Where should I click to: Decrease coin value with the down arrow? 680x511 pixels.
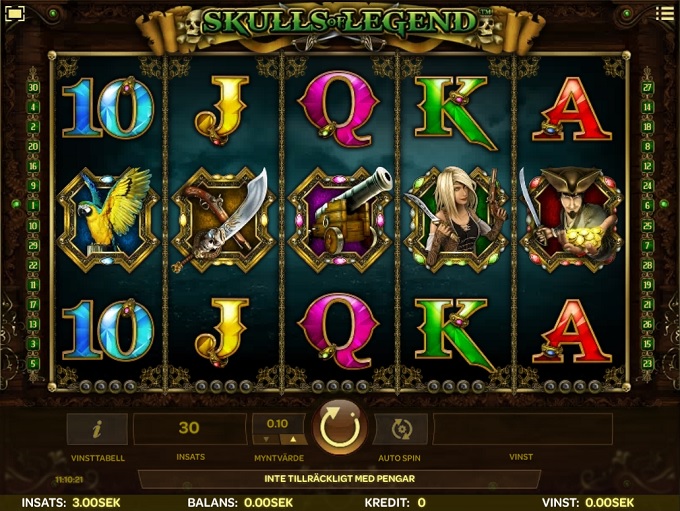pos(266,439)
